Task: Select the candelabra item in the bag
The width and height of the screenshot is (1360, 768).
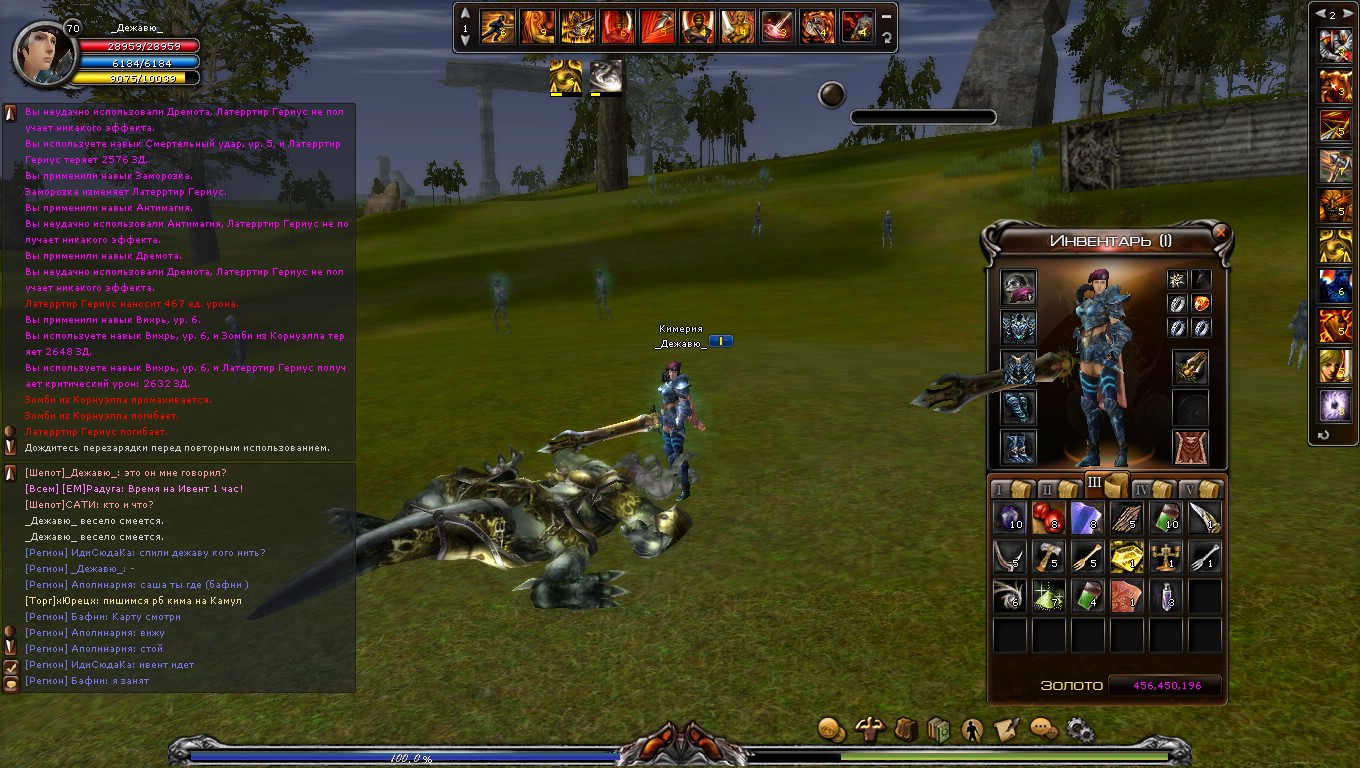Action: click(x=1166, y=556)
